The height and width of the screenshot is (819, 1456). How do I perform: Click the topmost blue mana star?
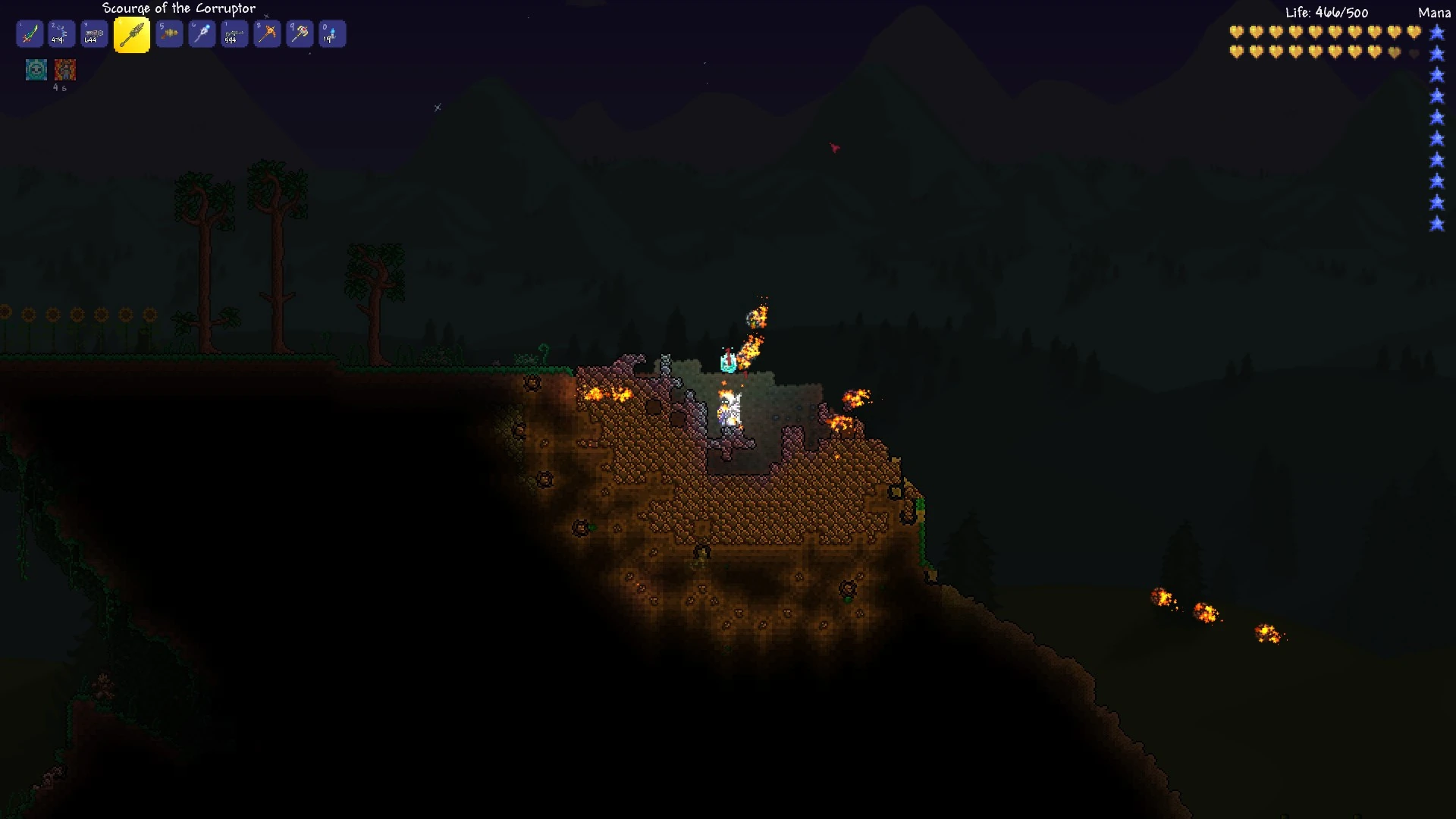tap(1436, 33)
